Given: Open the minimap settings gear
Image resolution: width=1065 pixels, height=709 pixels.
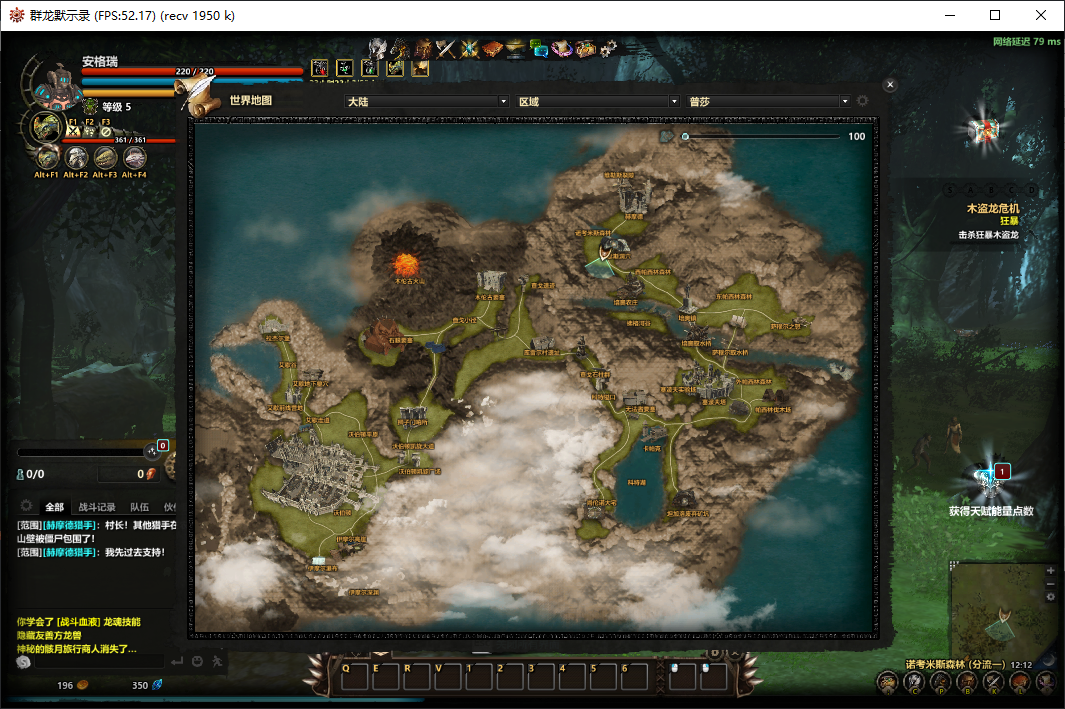Looking at the screenshot, I should pyautogui.click(x=1050, y=597).
